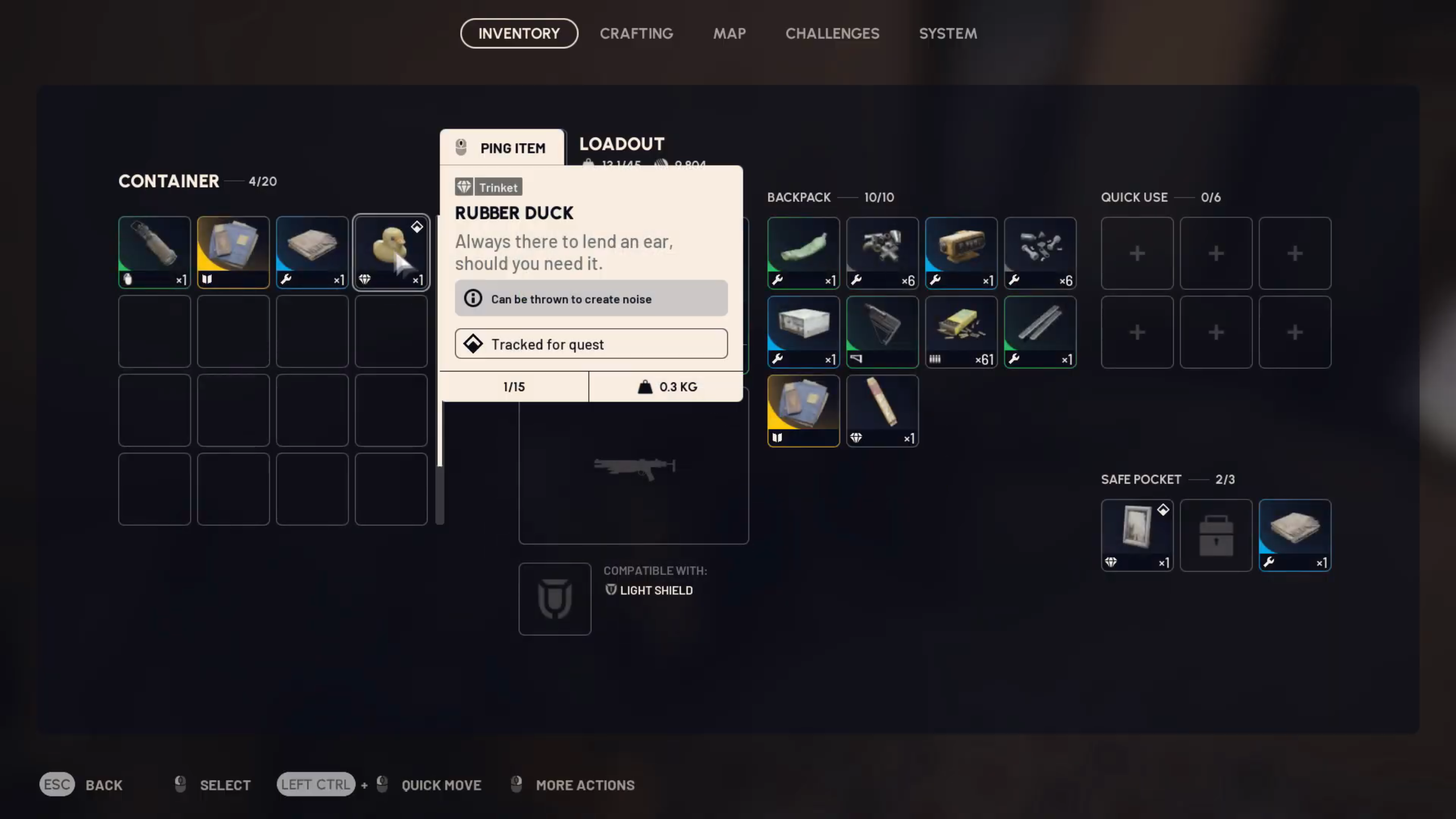Click MORE ACTIONS in the bottom bar
The image size is (1456, 819).
point(584,785)
